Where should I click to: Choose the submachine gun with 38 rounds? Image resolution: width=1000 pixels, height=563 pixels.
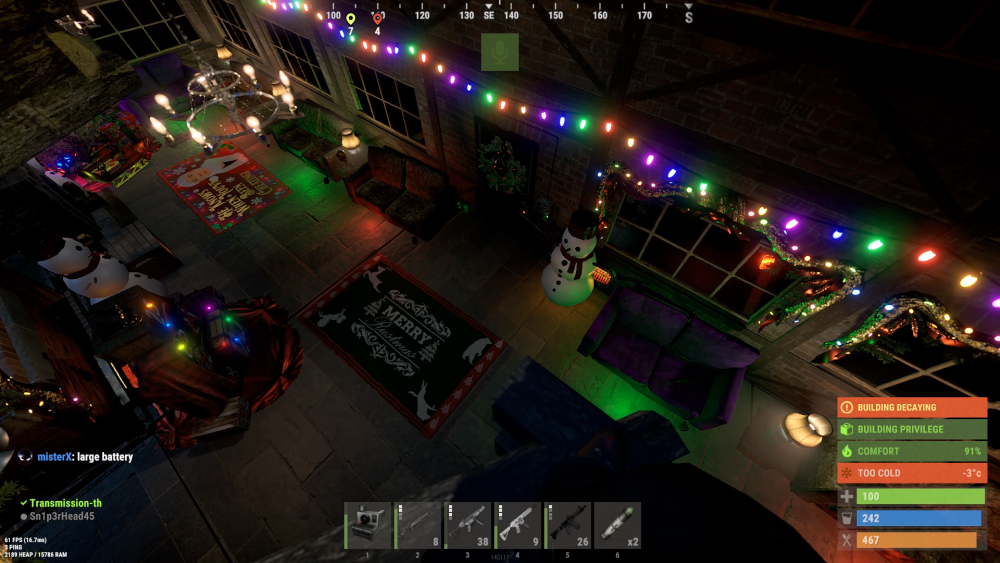(468, 525)
